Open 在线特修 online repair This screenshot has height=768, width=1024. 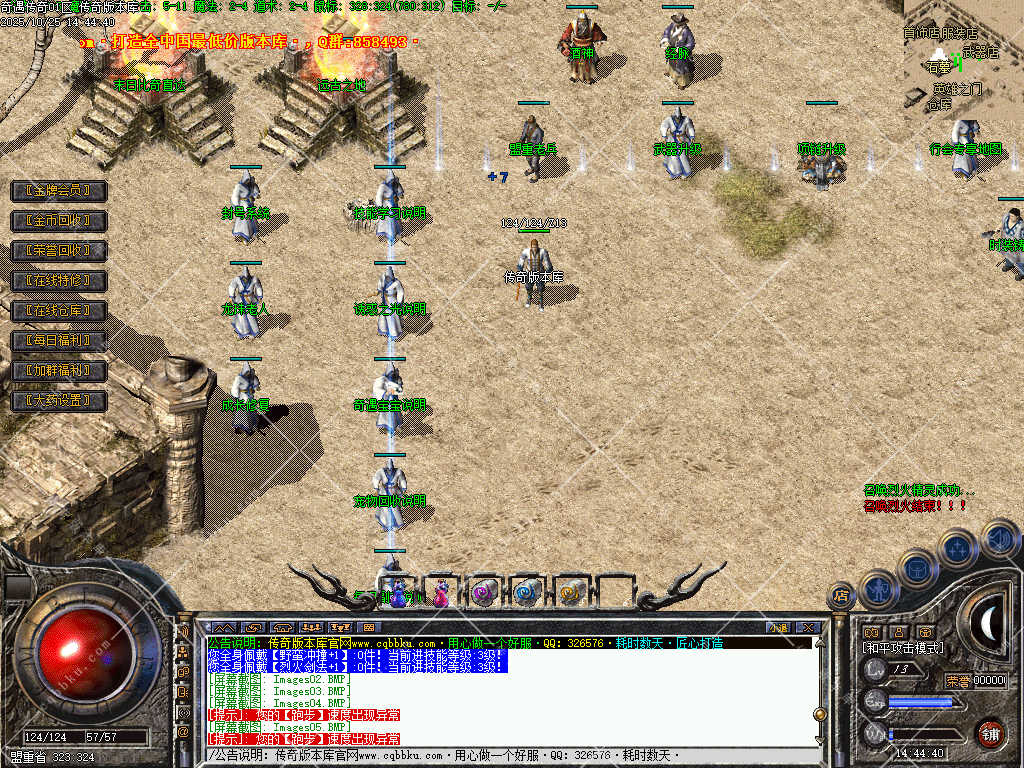[58, 281]
